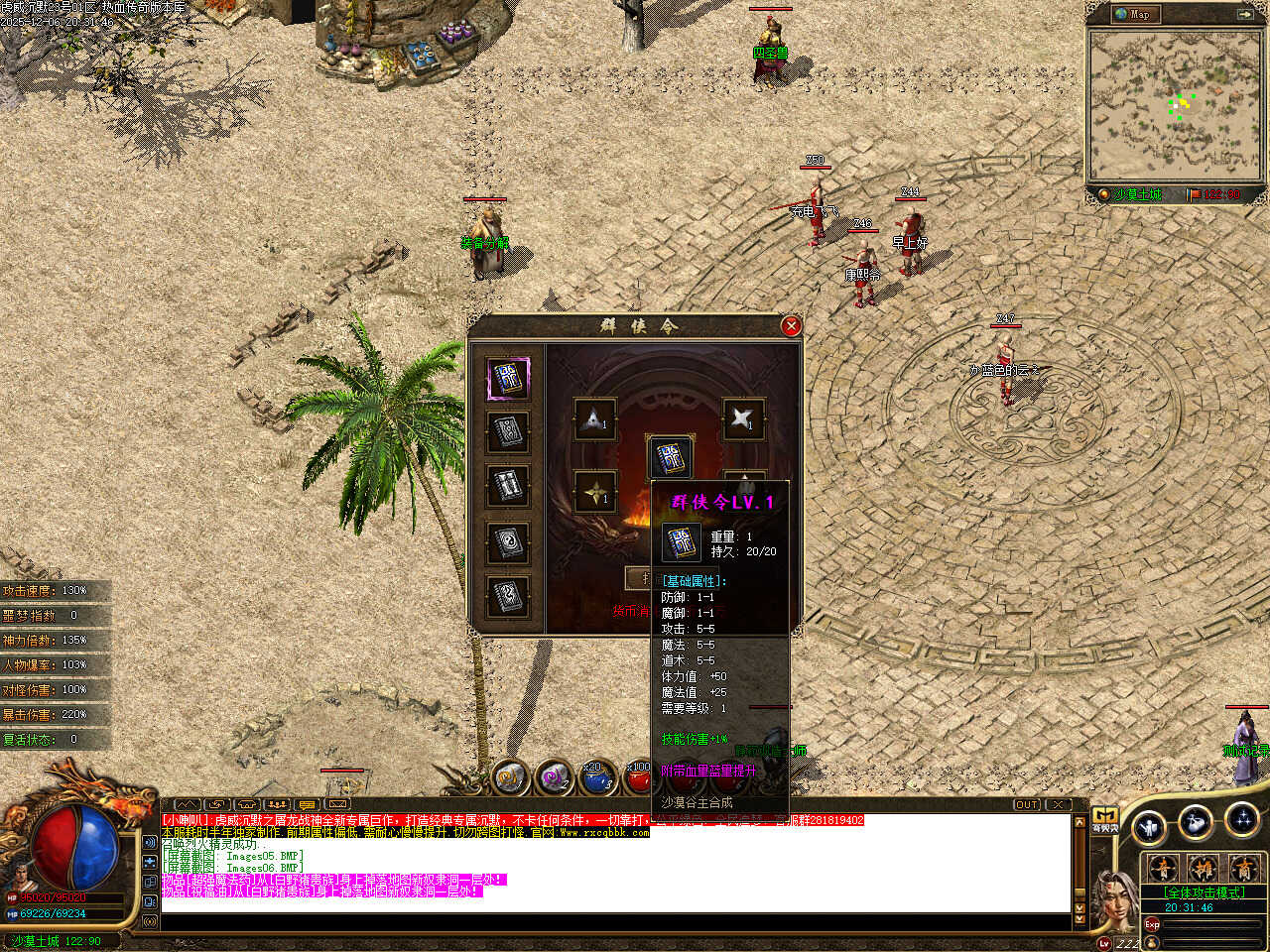Click the OUT button above chat

1027,804
